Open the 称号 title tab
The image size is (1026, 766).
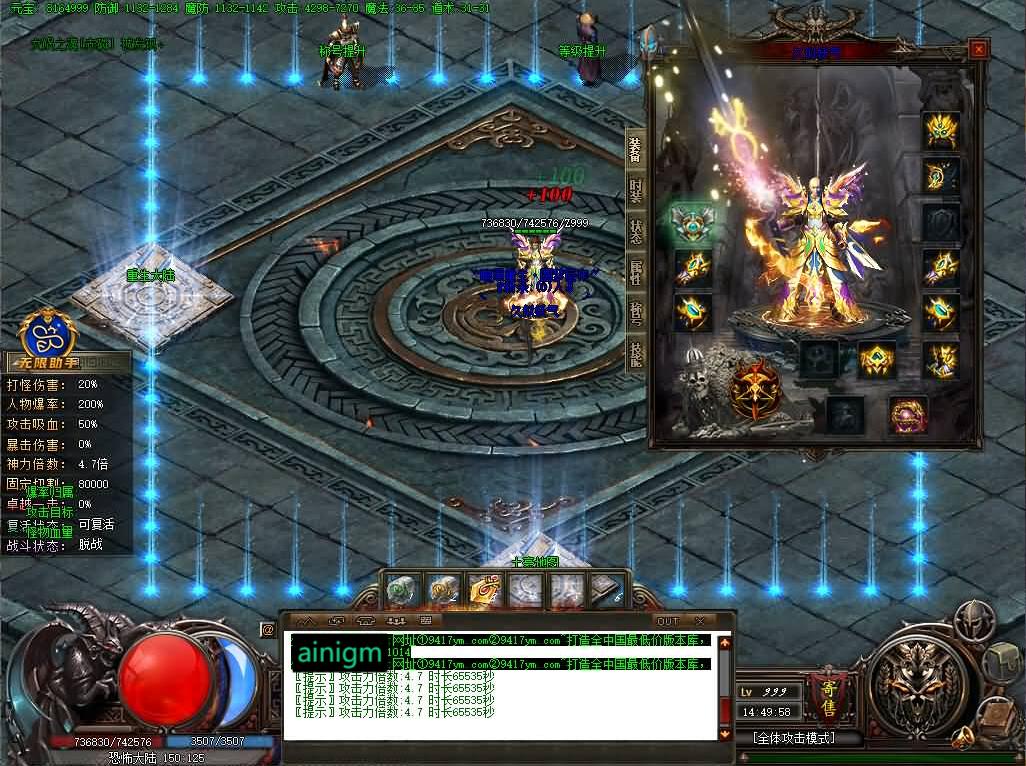point(635,313)
